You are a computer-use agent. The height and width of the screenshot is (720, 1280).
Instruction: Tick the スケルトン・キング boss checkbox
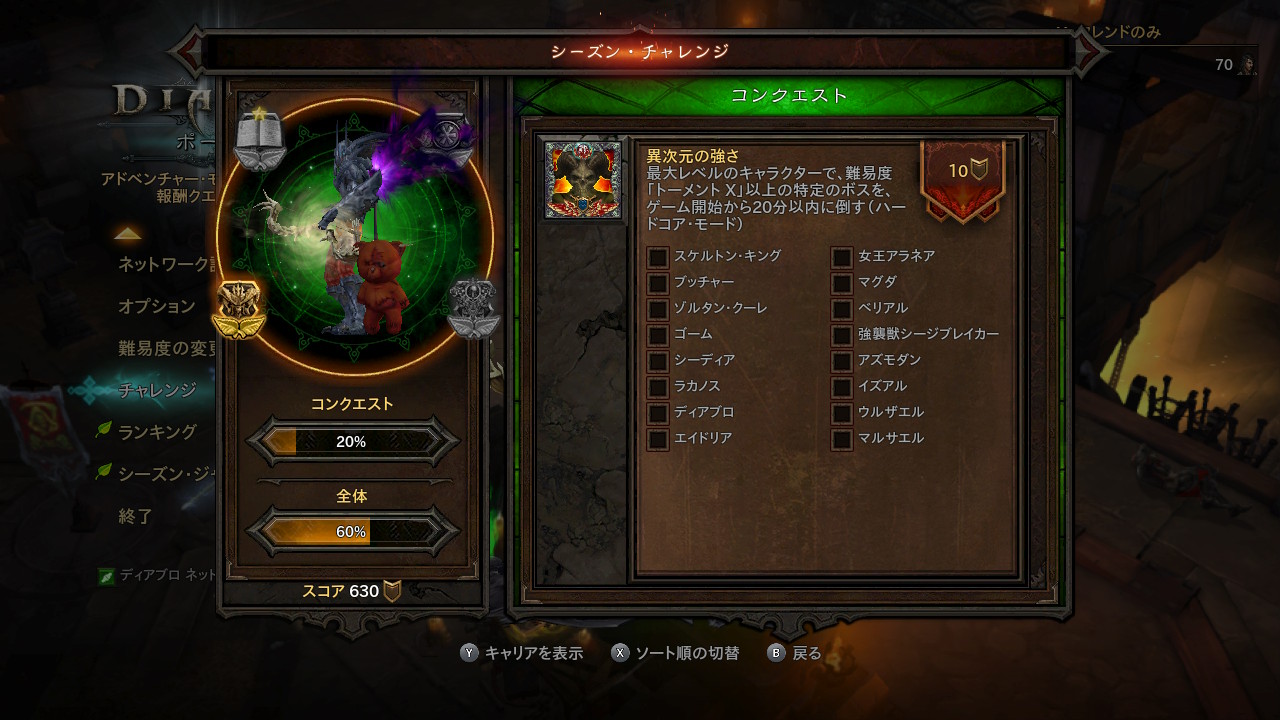(658, 257)
